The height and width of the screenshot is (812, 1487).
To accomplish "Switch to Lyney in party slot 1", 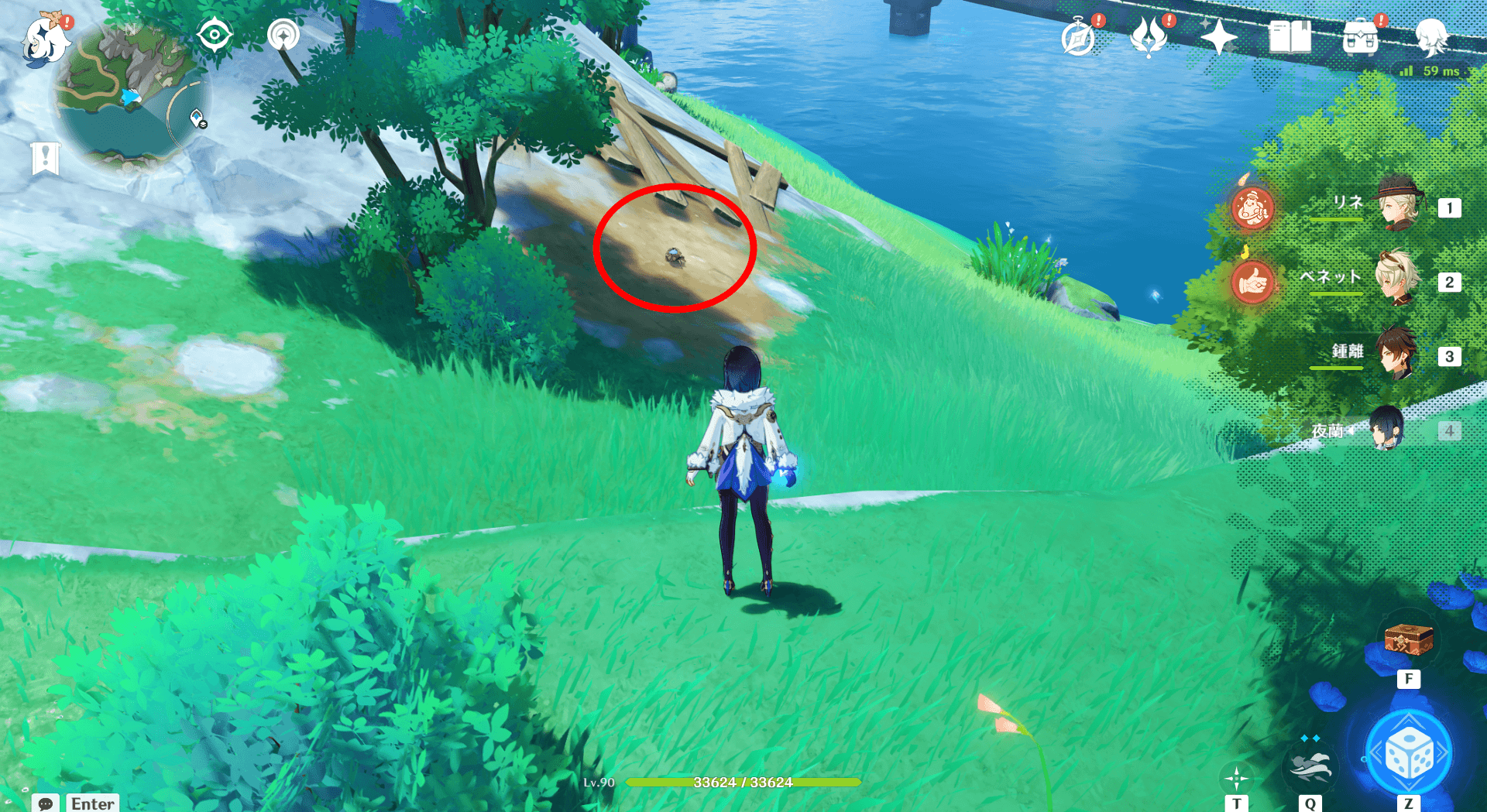I will coord(1400,207).
